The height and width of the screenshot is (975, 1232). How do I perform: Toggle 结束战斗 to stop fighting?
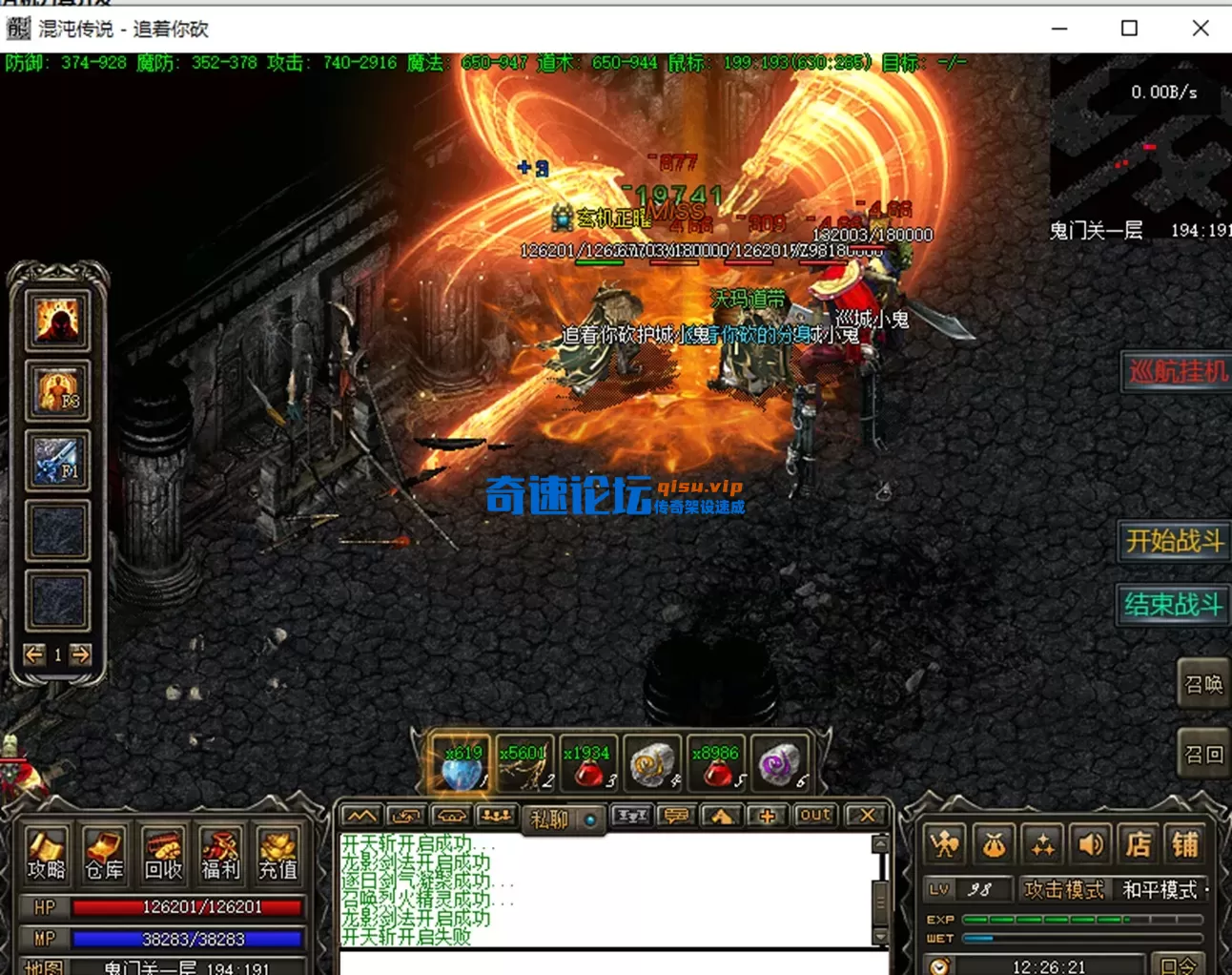click(x=1172, y=606)
